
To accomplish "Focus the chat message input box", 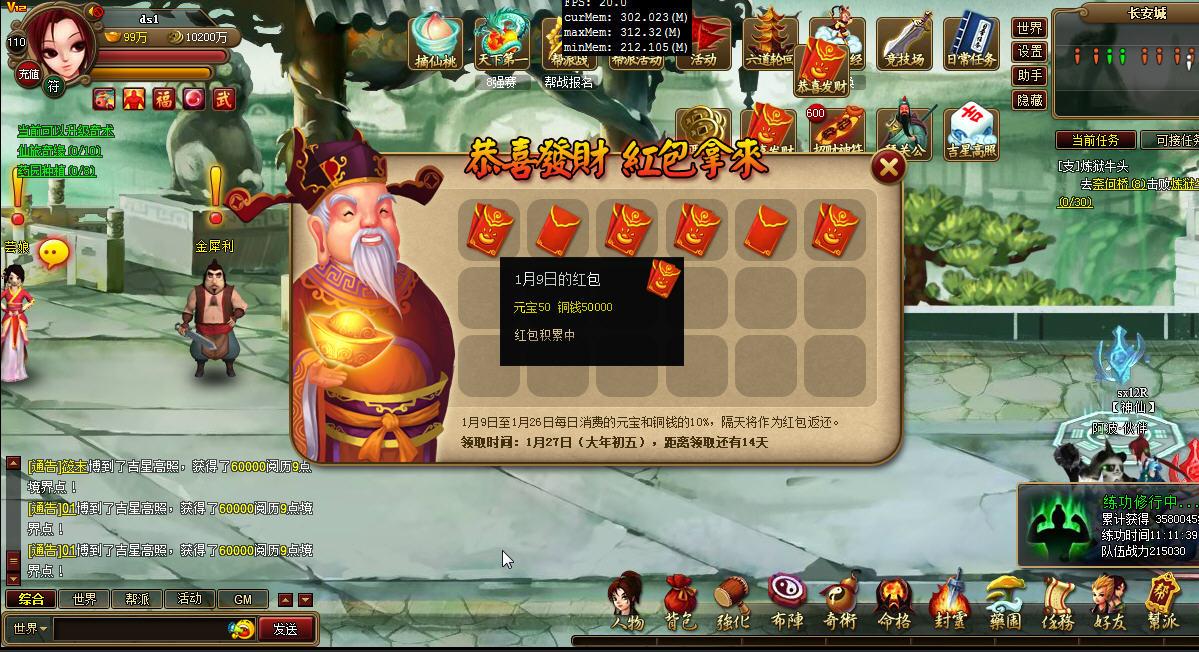I will [140, 629].
